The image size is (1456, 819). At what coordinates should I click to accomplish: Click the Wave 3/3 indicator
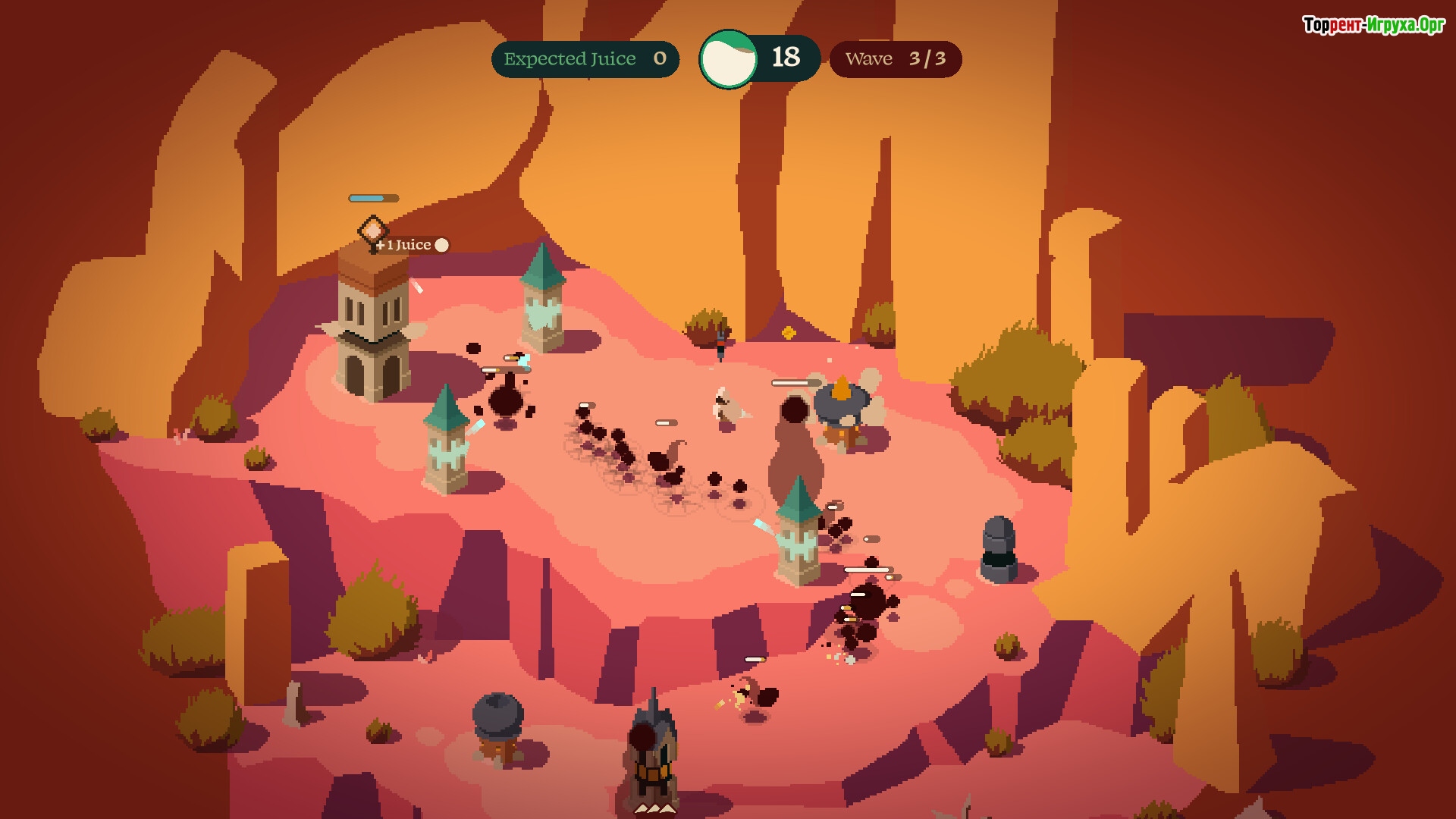[x=896, y=59]
